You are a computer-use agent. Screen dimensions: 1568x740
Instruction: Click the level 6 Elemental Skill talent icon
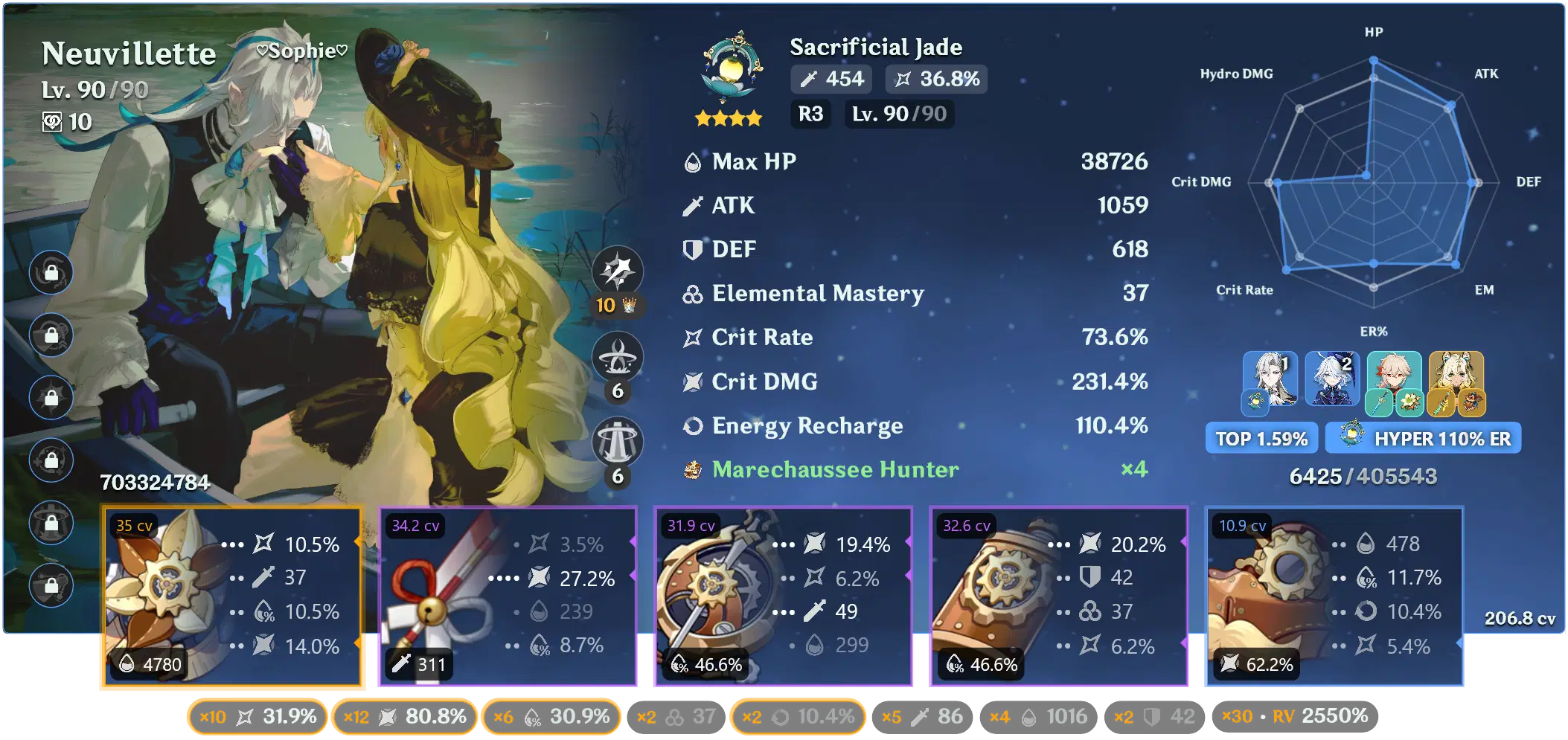pyautogui.click(x=619, y=357)
